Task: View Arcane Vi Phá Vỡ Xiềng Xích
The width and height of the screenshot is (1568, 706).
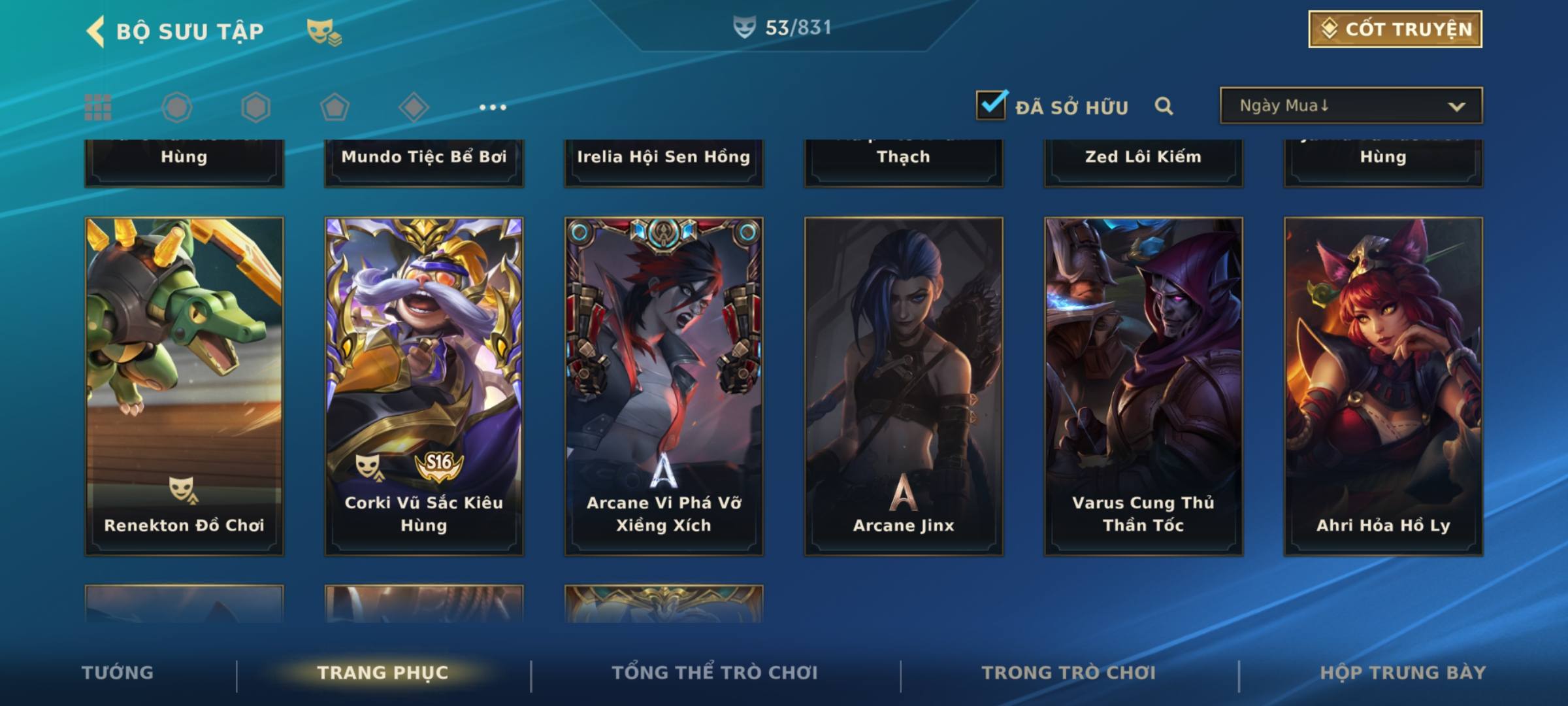Action: tap(664, 386)
